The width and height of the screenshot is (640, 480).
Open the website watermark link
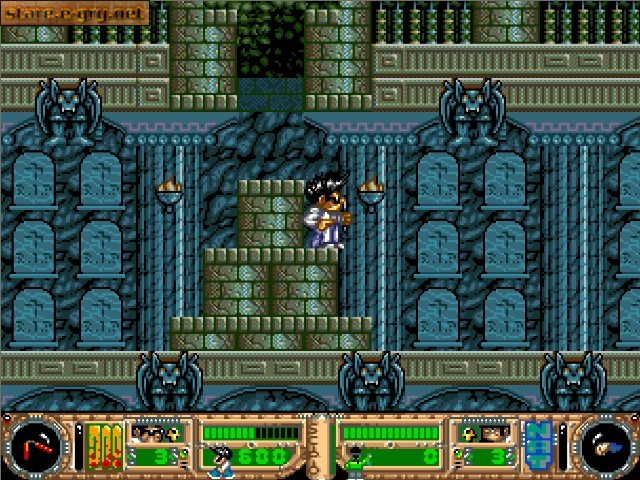[x=74, y=12]
